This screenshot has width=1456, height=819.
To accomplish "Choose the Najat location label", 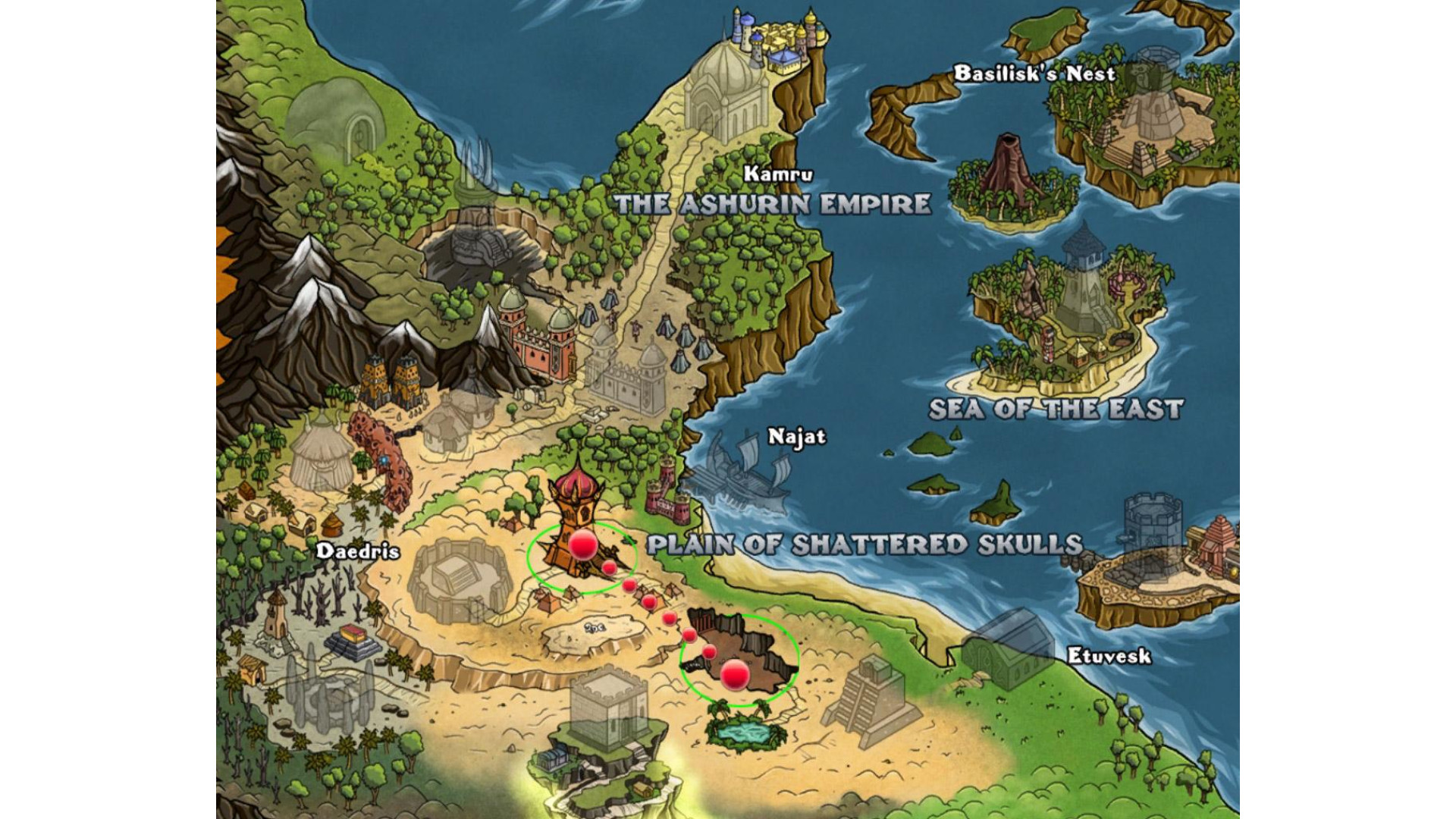I will (796, 437).
